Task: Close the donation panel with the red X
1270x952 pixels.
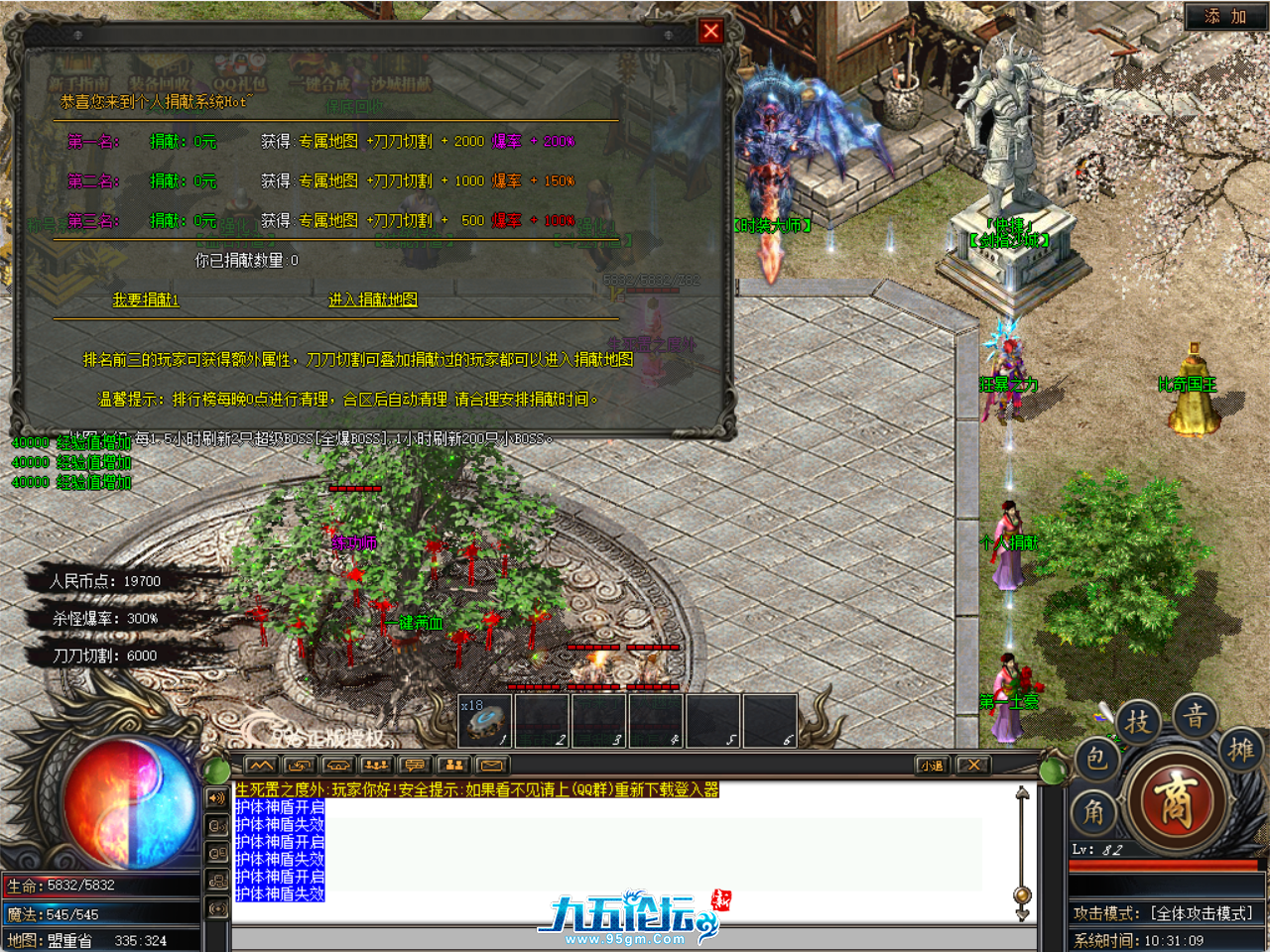Action: tap(710, 31)
